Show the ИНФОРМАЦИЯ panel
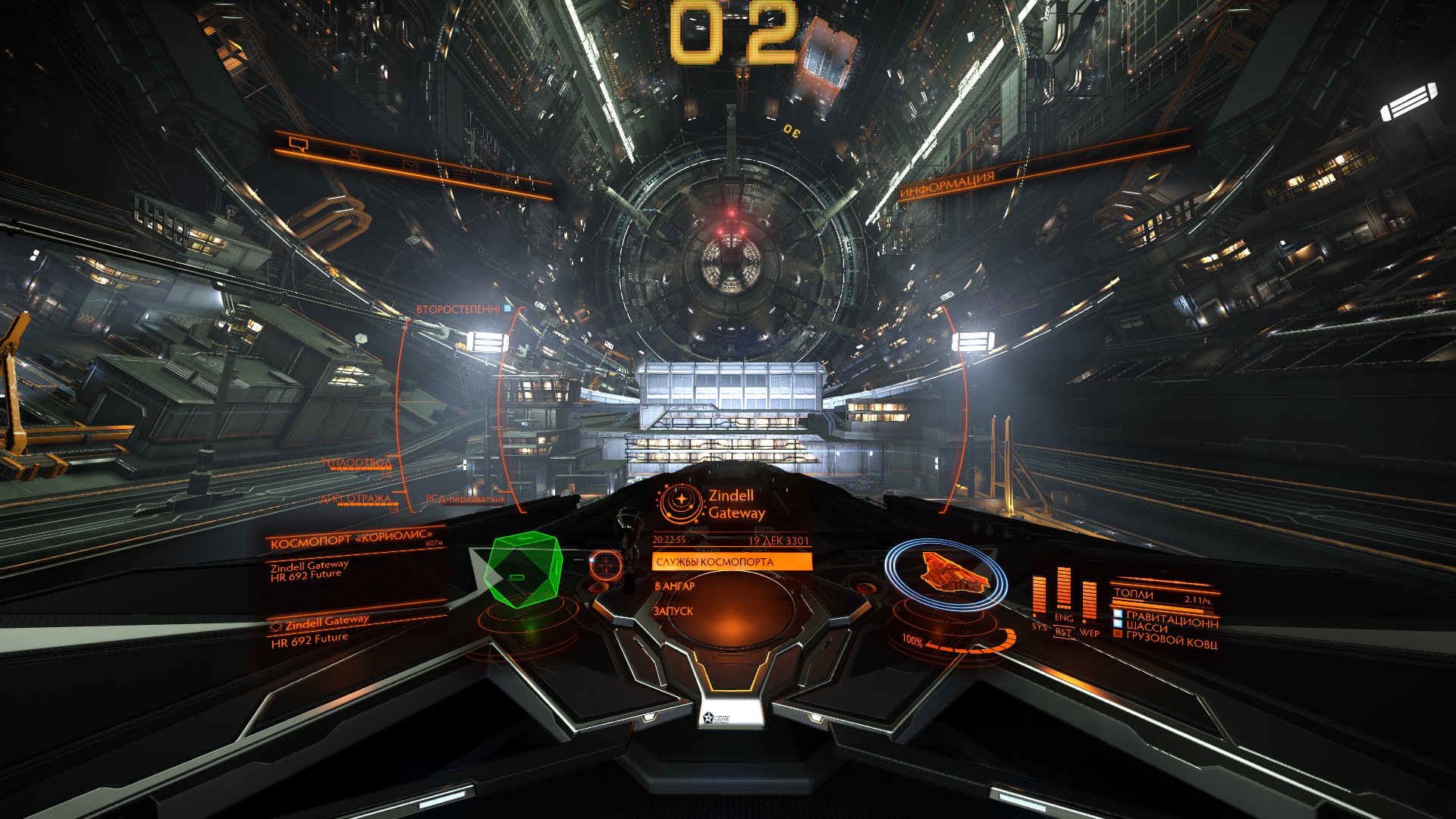 click(x=947, y=185)
